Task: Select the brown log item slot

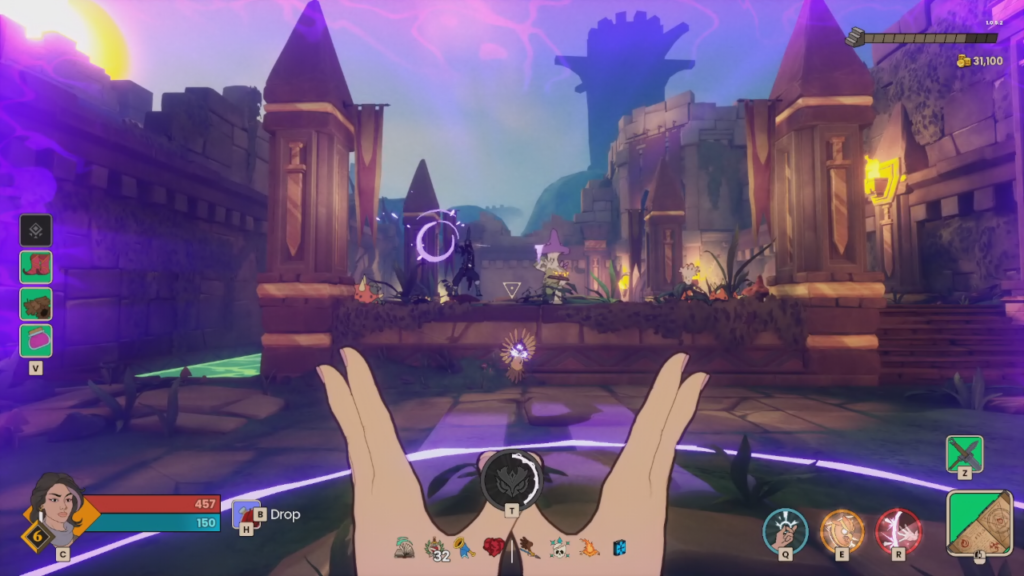Action: [x=36, y=304]
